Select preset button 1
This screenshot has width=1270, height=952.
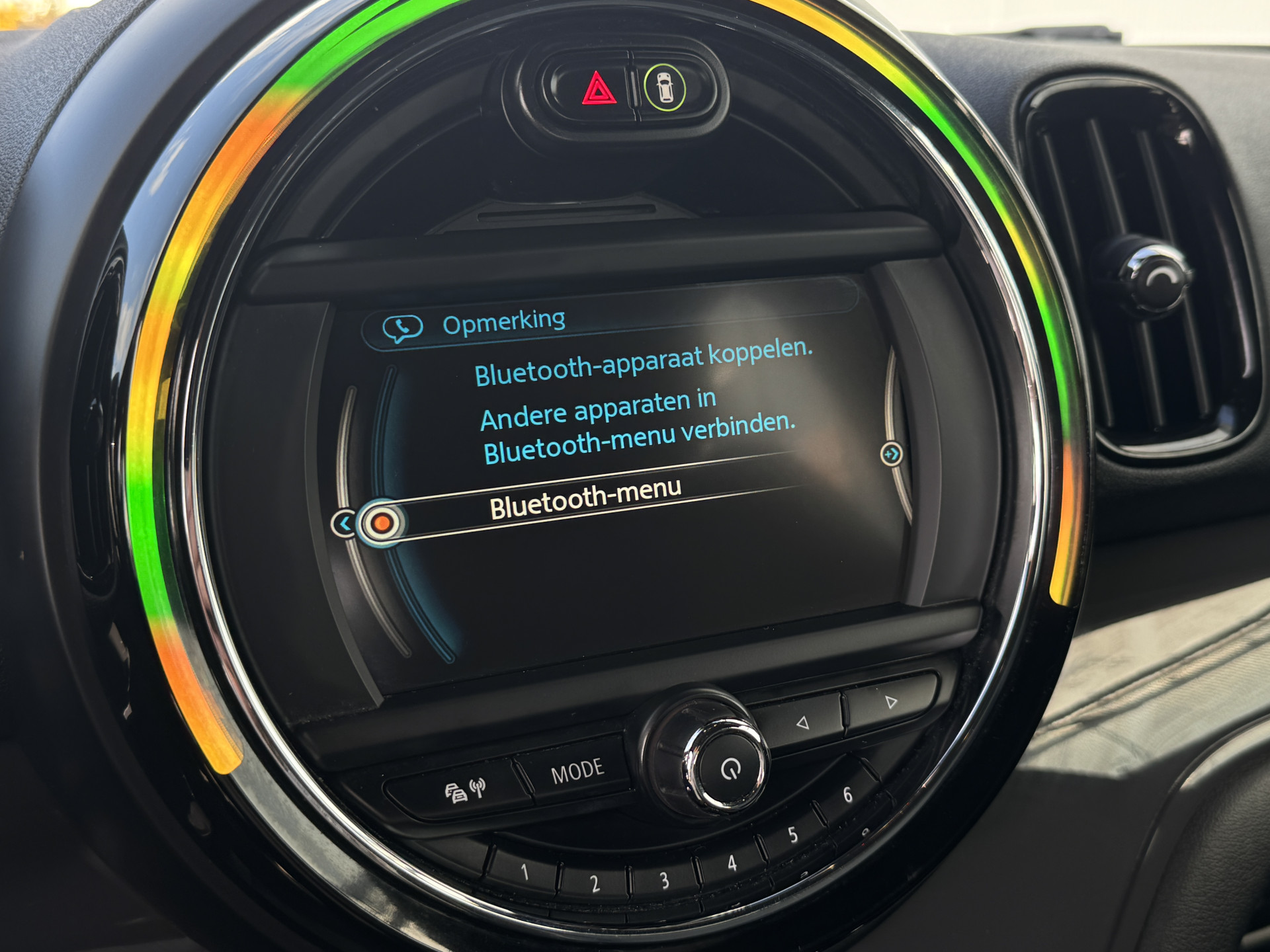tap(525, 873)
